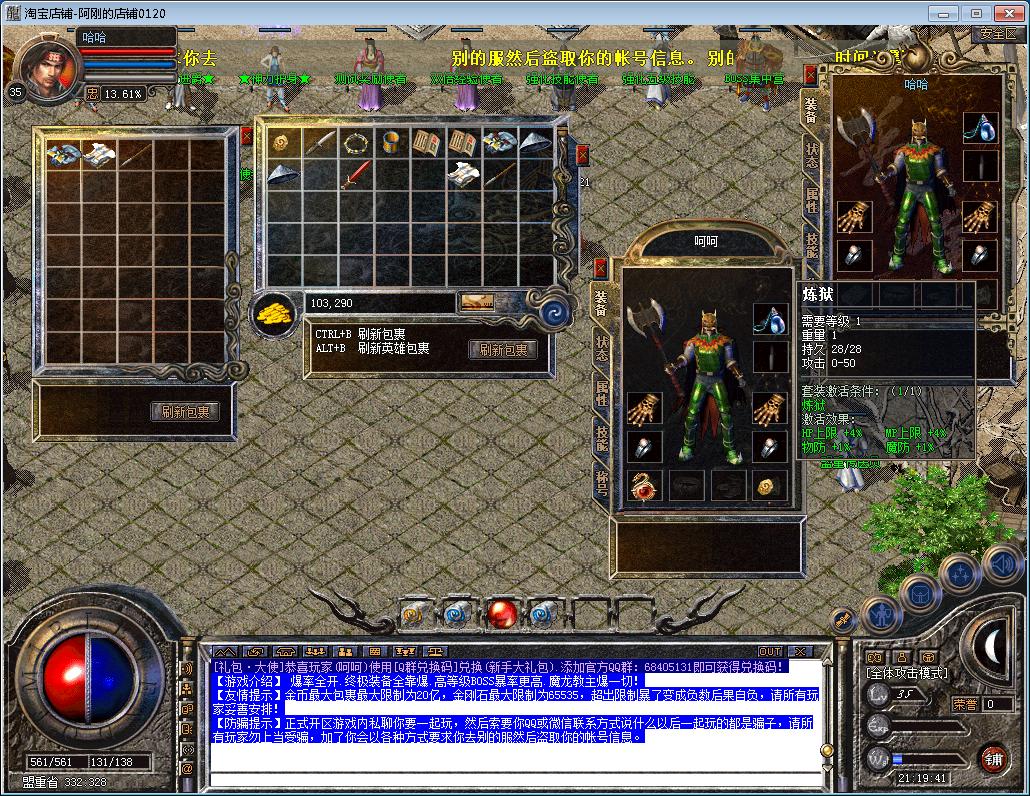Click 刷新包裹 in the small hero bag
This screenshot has height=796, width=1030.
click(185, 411)
